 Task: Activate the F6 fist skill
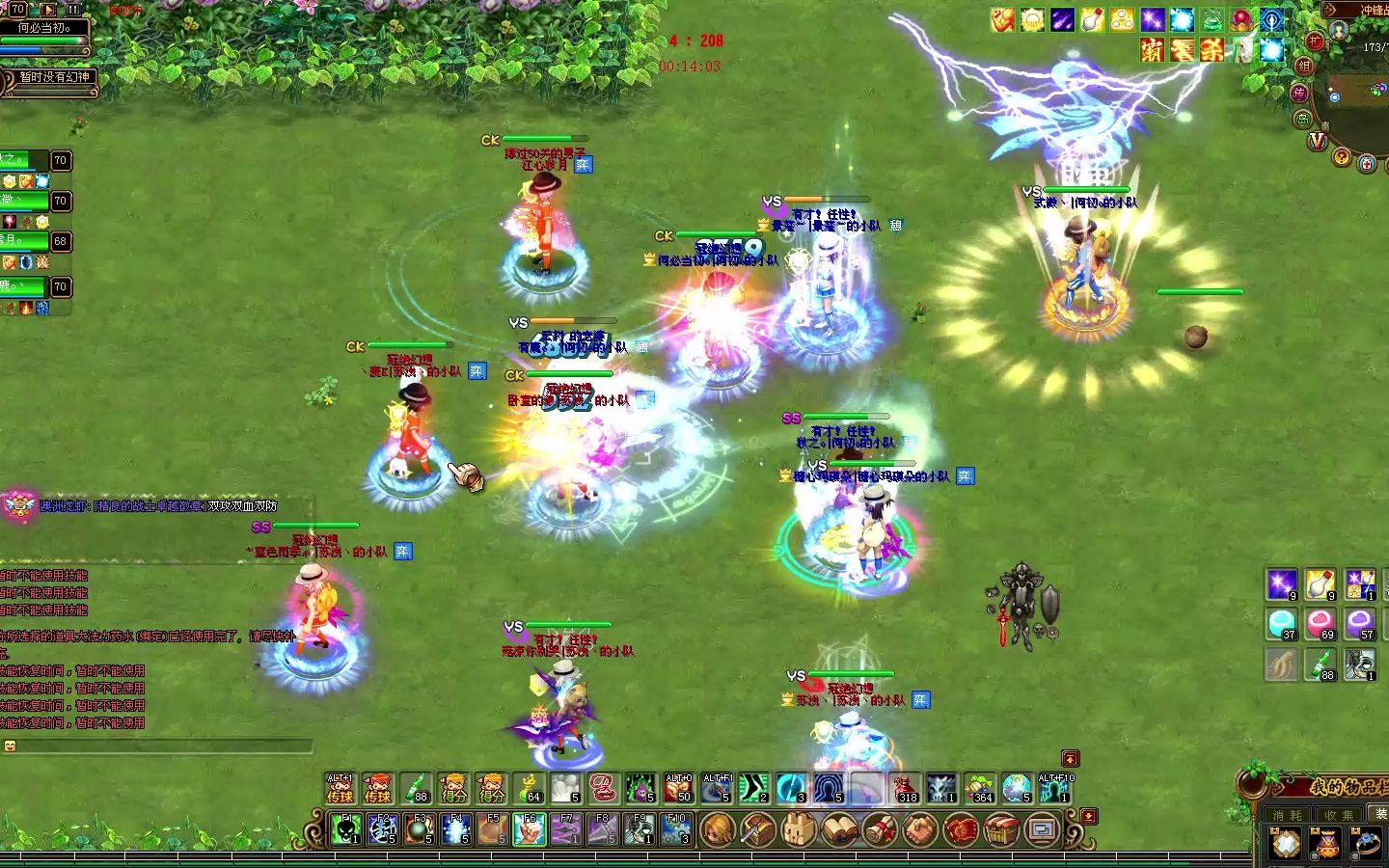click(530, 828)
